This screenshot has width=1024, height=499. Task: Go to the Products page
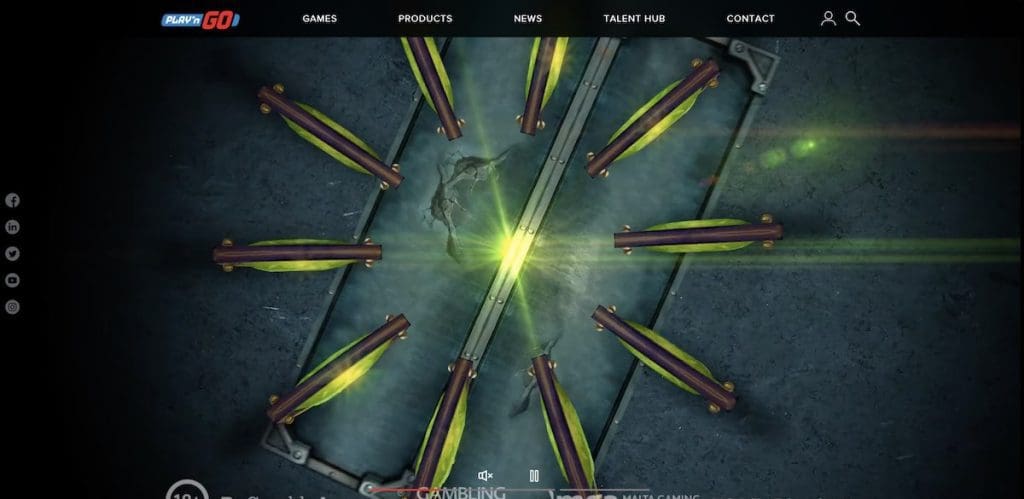pyautogui.click(x=425, y=18)
